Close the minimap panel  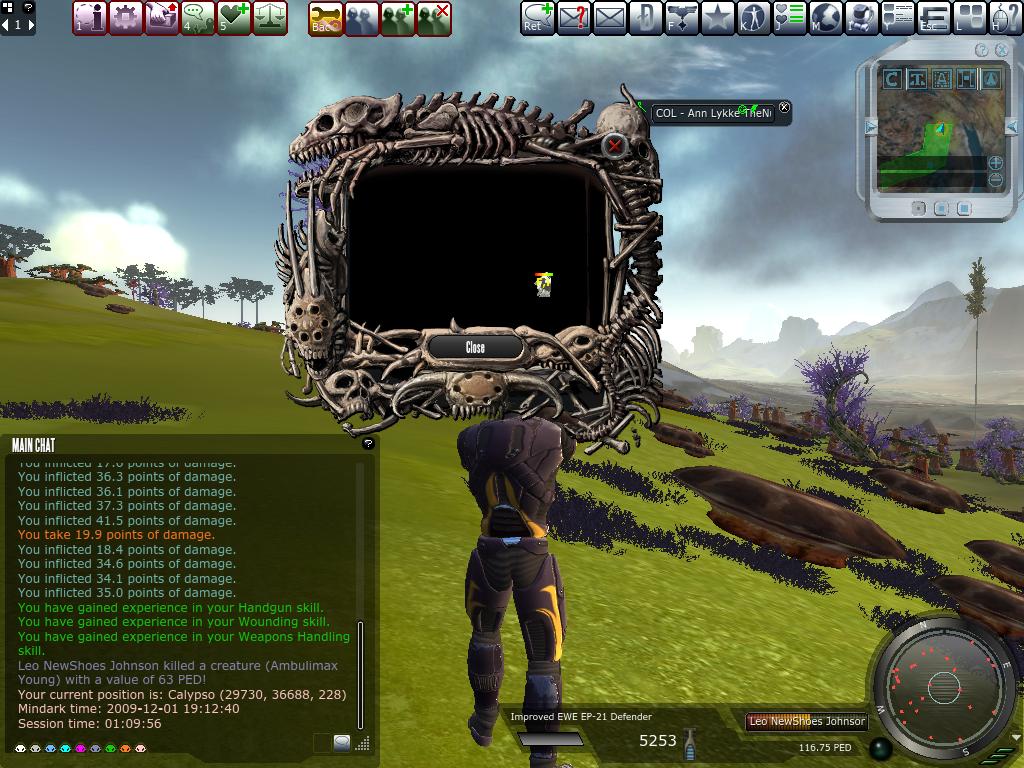[1001, 50]
